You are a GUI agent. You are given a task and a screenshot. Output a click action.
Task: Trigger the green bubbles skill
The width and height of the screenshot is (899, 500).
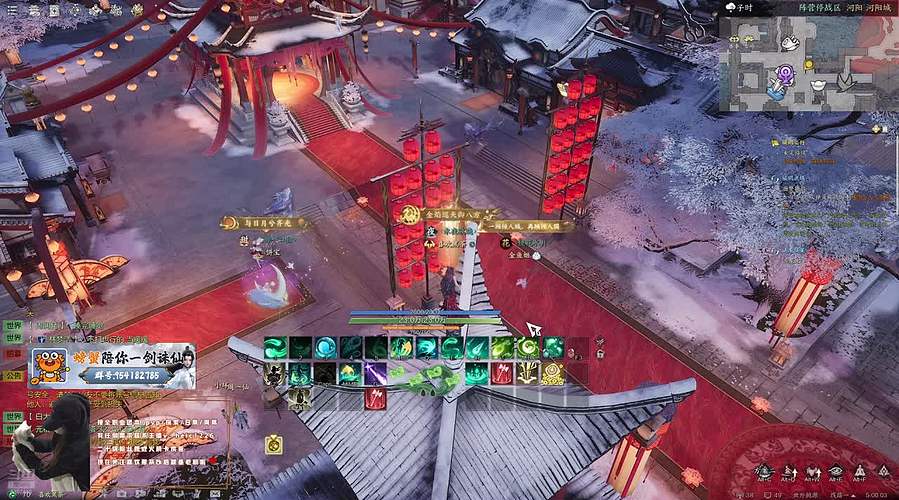[553, 348]
